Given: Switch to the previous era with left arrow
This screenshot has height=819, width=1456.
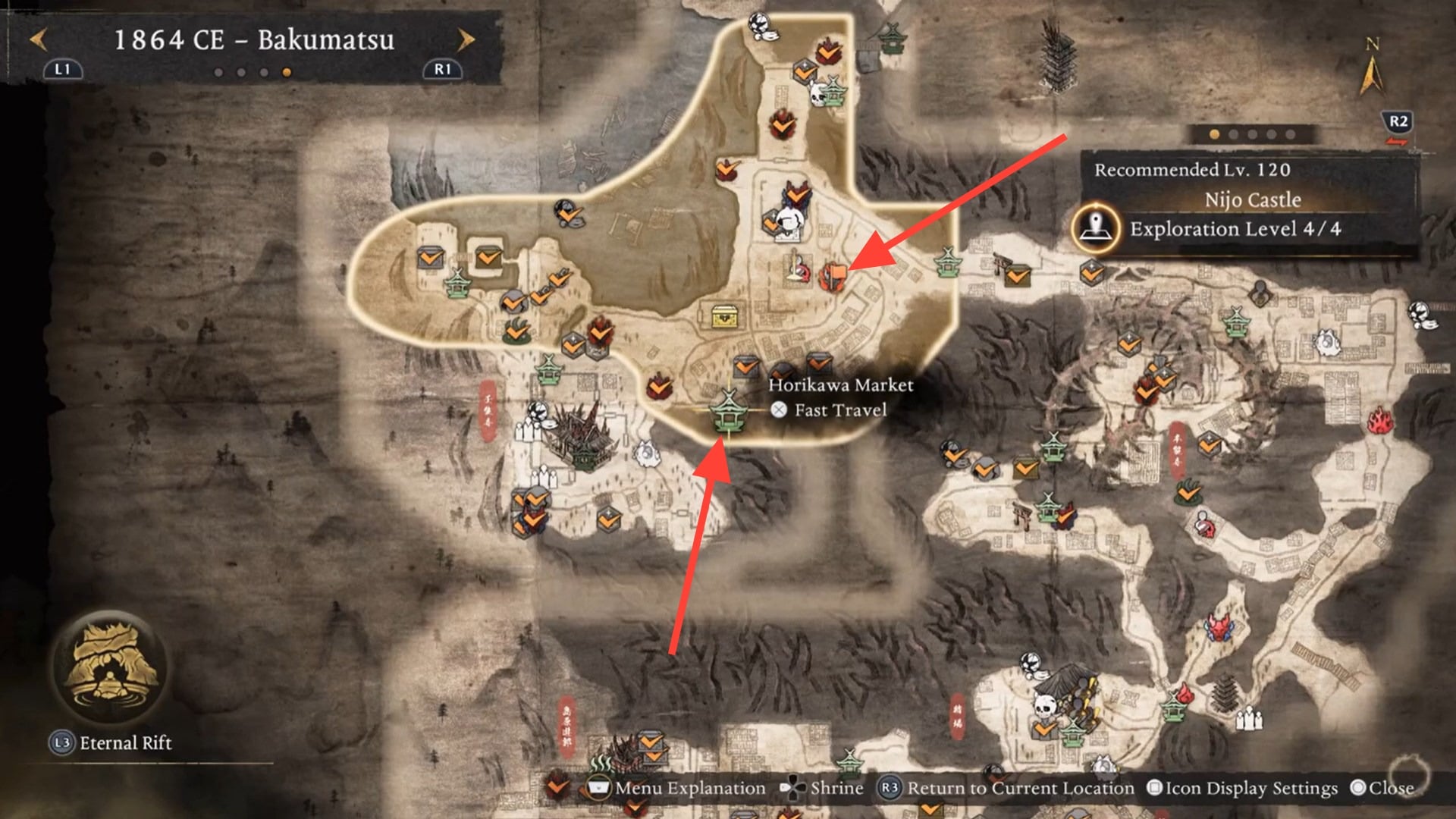Looking at the screenshot, I should pos(38,39).
